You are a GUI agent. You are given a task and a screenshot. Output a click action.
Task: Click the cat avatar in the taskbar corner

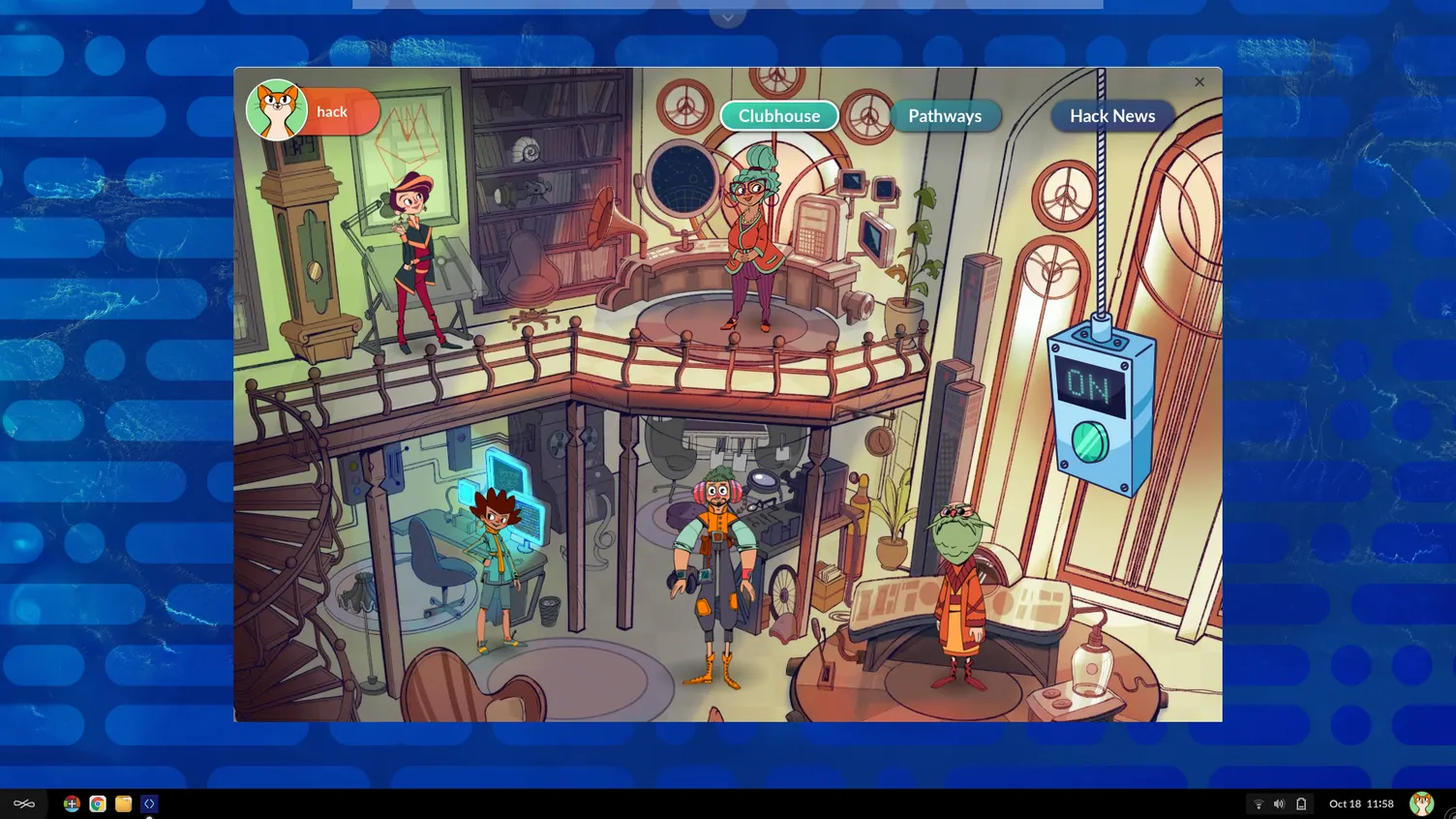(1421, 804)
